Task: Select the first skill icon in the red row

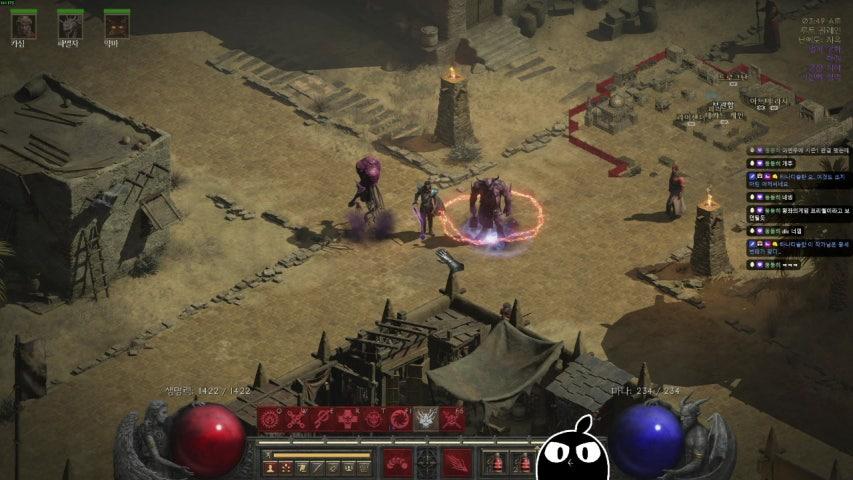Action: coord(270,420)
